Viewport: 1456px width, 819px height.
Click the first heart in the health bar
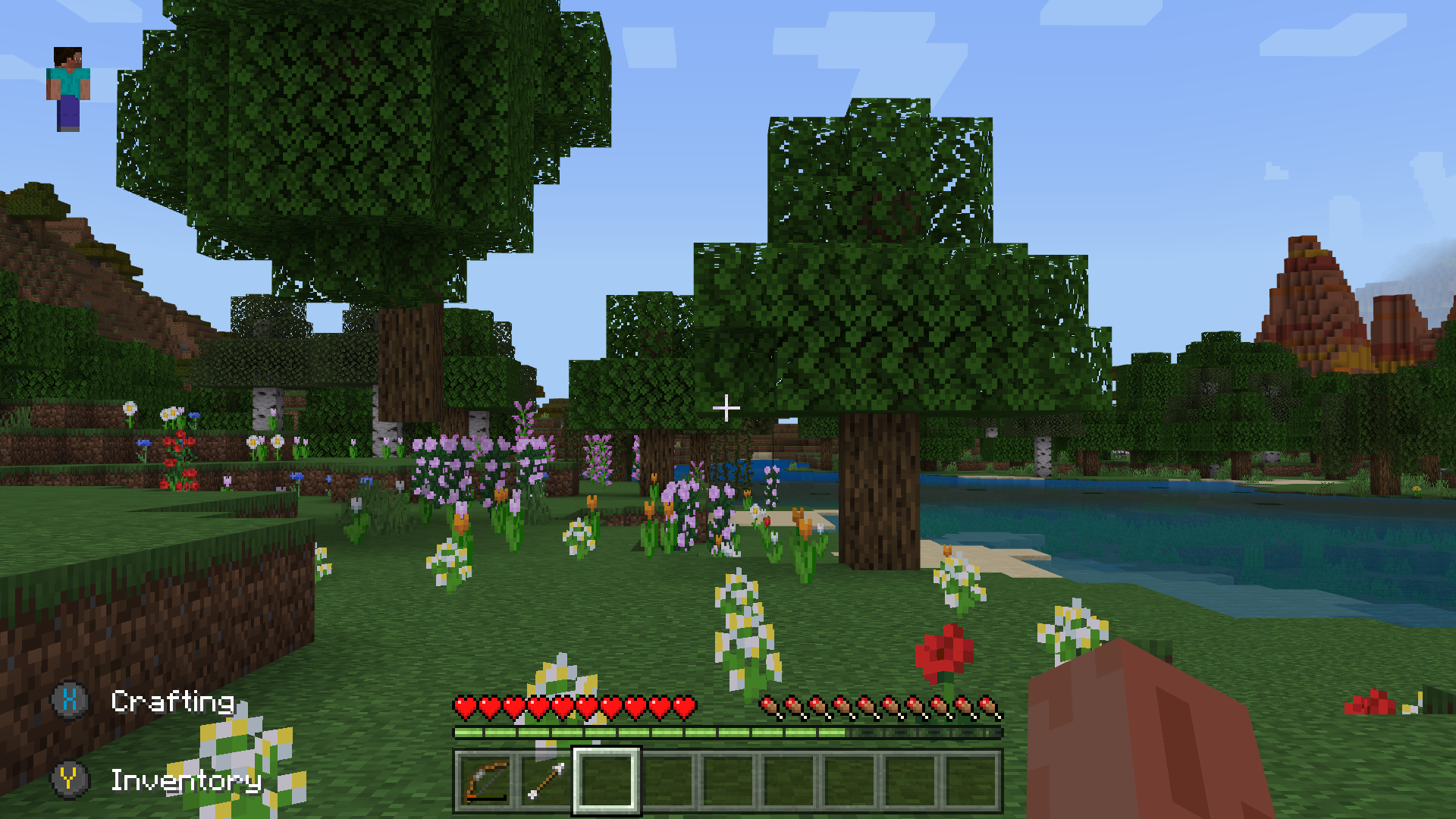tap(463, 705)
